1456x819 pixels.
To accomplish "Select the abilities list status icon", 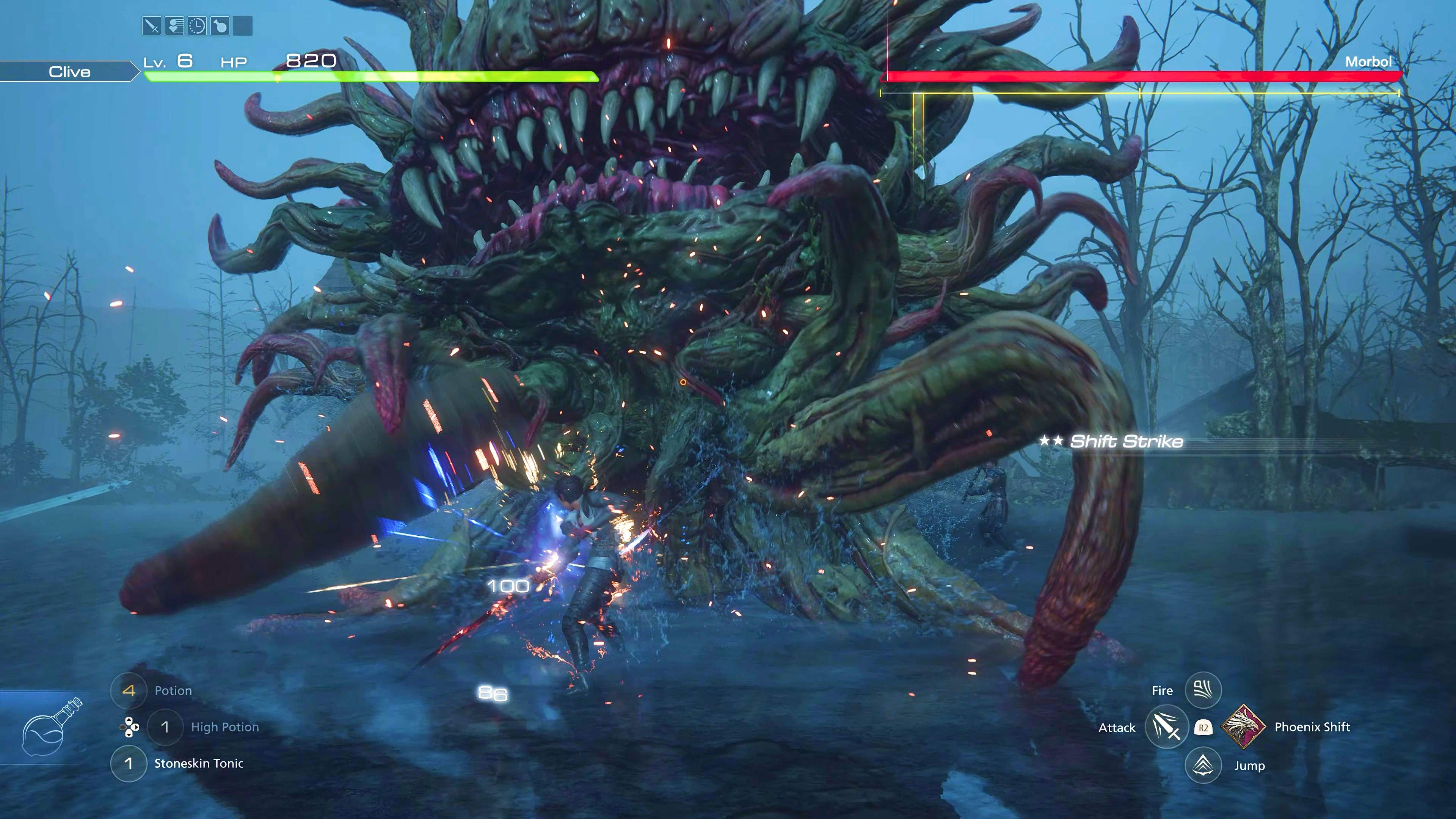I will (175, 26).
